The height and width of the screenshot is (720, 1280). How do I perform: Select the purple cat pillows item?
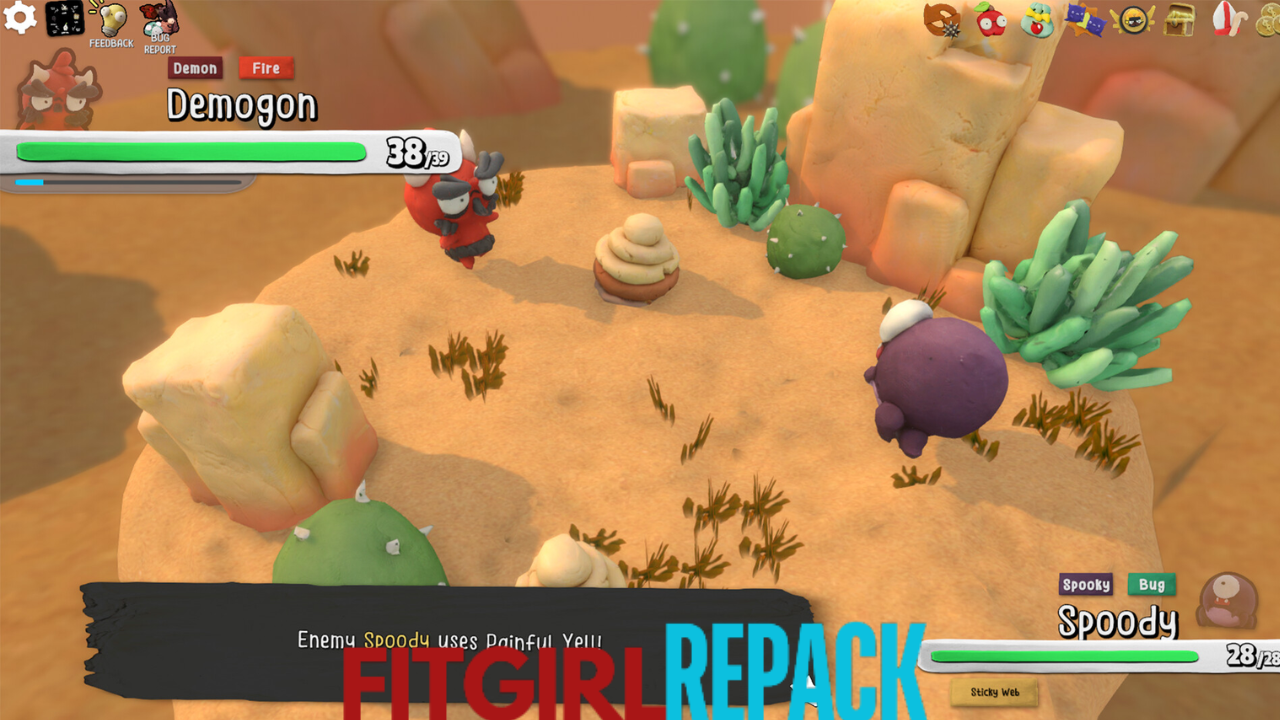tap(1084, 20)
